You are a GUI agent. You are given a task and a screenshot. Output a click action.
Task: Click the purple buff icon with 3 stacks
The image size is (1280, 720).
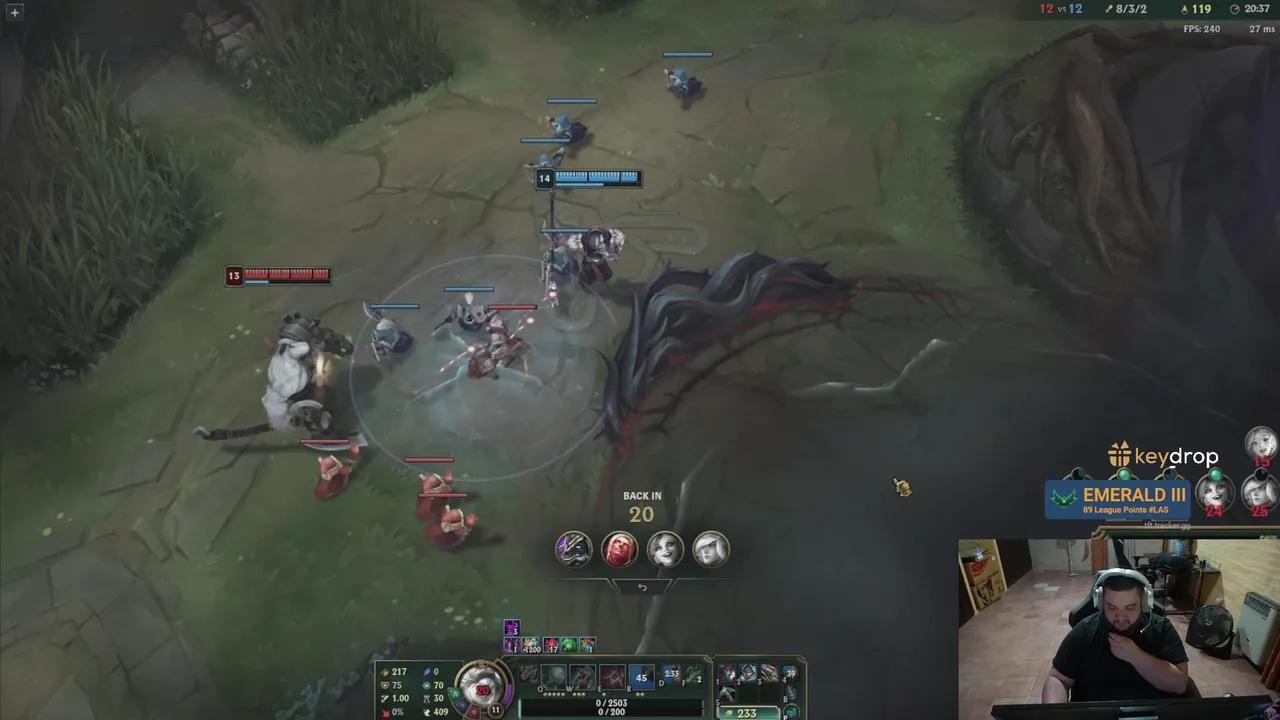click(x=511, y=628)
